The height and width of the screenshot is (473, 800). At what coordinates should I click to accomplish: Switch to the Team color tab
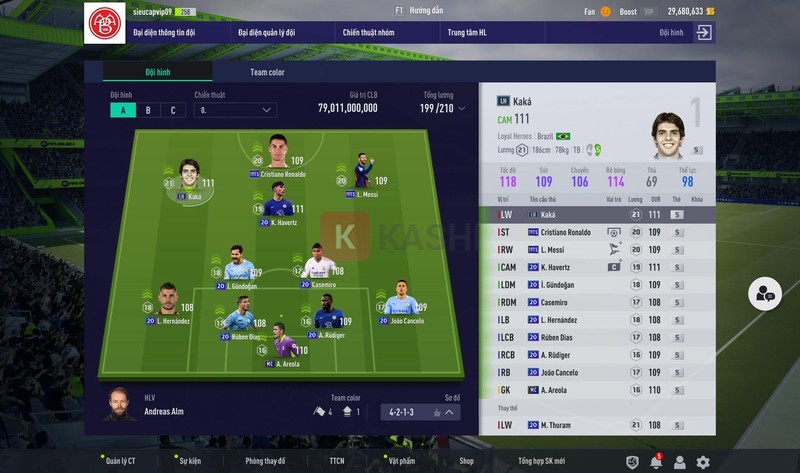click(267, 72)
